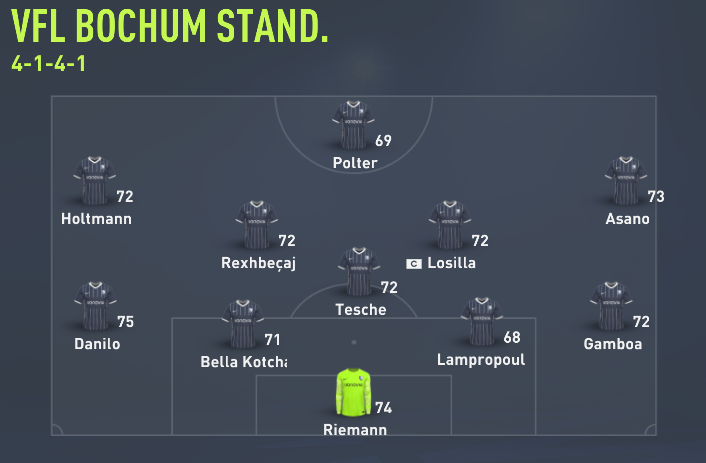Choose defensive midfielder Tesche
Viewport: 706px width, 463px height.
click(x=359, y=272)
